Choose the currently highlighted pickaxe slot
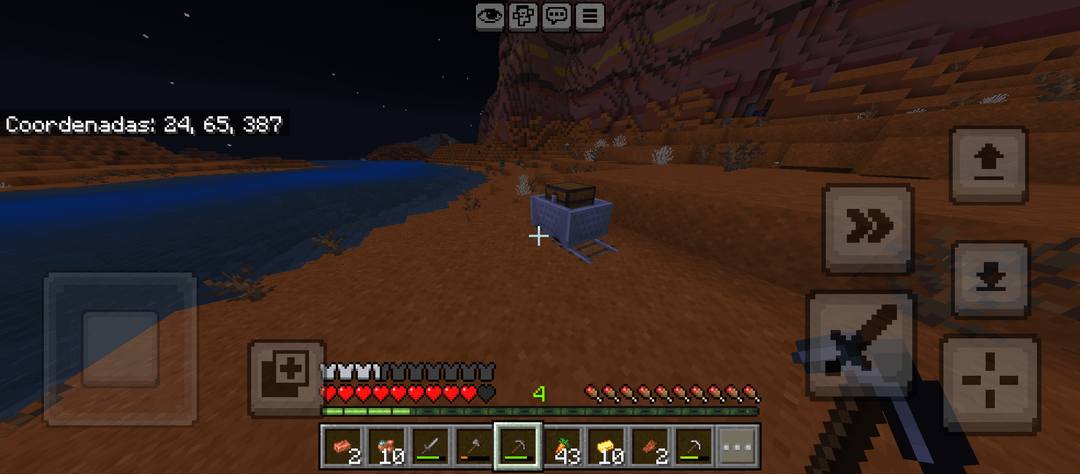The width and height of the screenshot is (1080, 474). coord(518,445)
